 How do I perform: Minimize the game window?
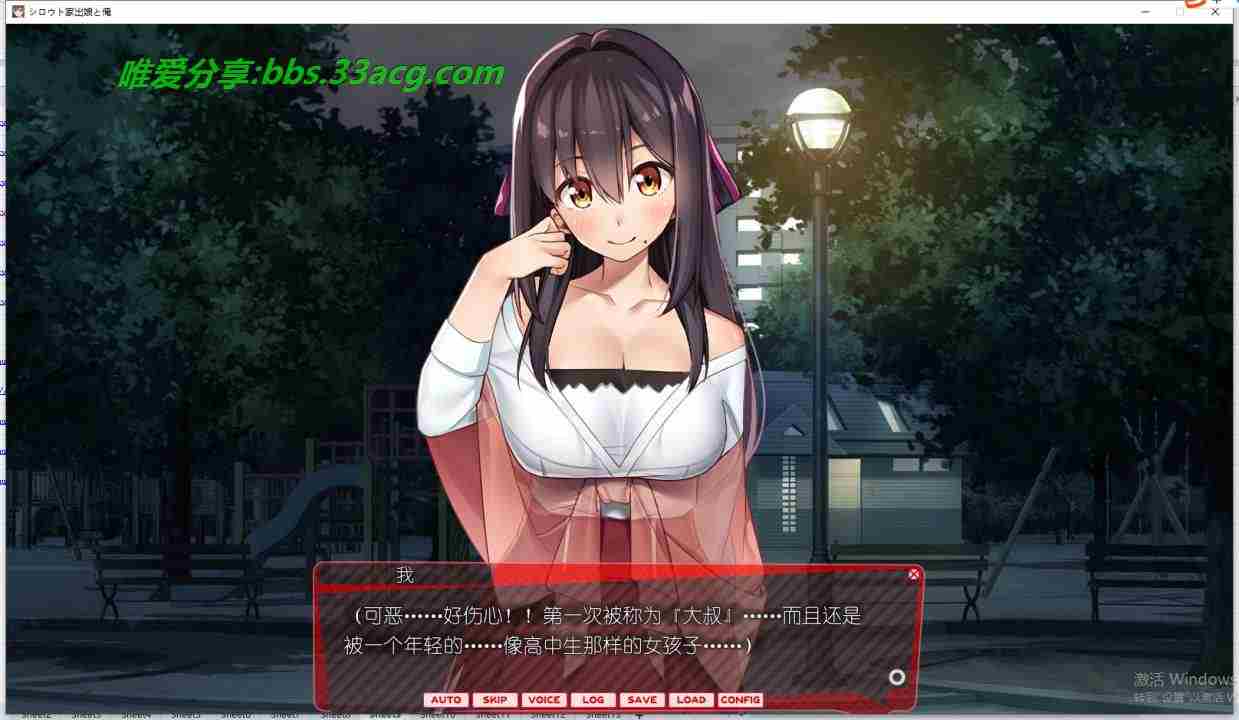point(1145,11)
